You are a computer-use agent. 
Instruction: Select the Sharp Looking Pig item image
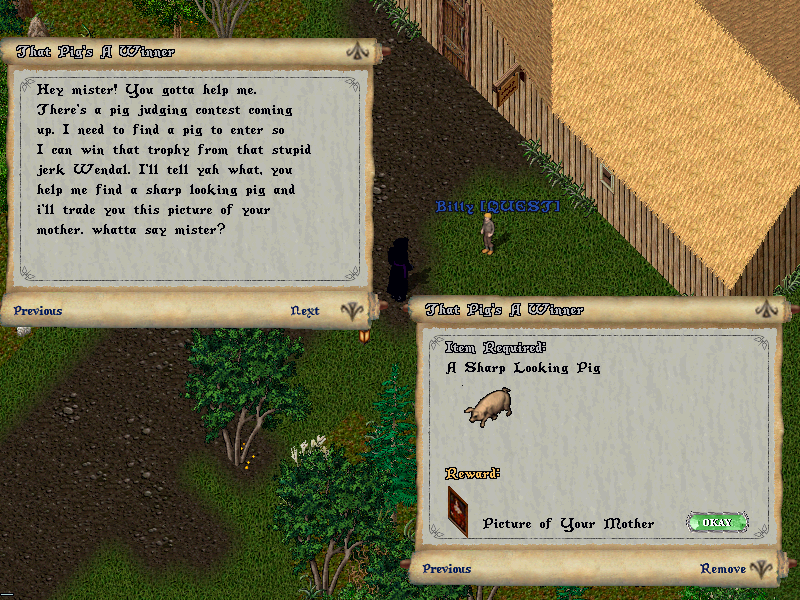click(487, 407)
